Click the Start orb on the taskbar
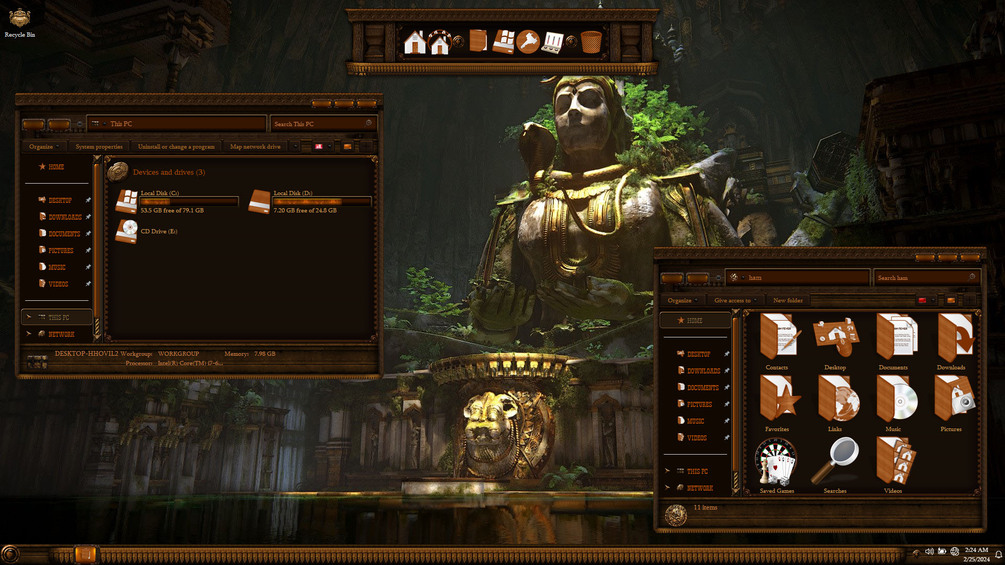This screenshot has height=565, width=1005. point(11,554)
